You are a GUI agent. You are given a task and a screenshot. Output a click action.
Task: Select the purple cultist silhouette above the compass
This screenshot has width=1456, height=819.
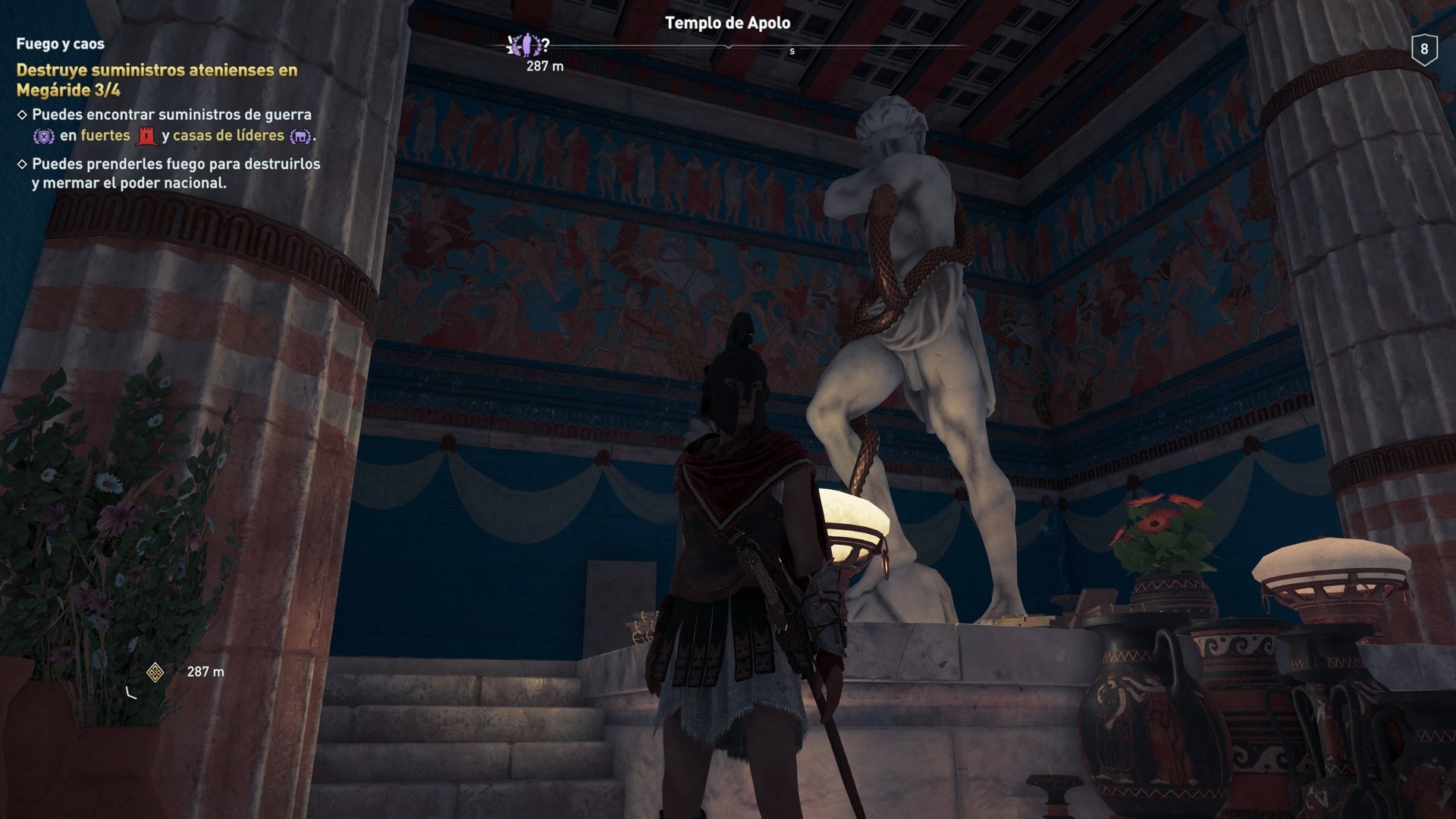526,44
